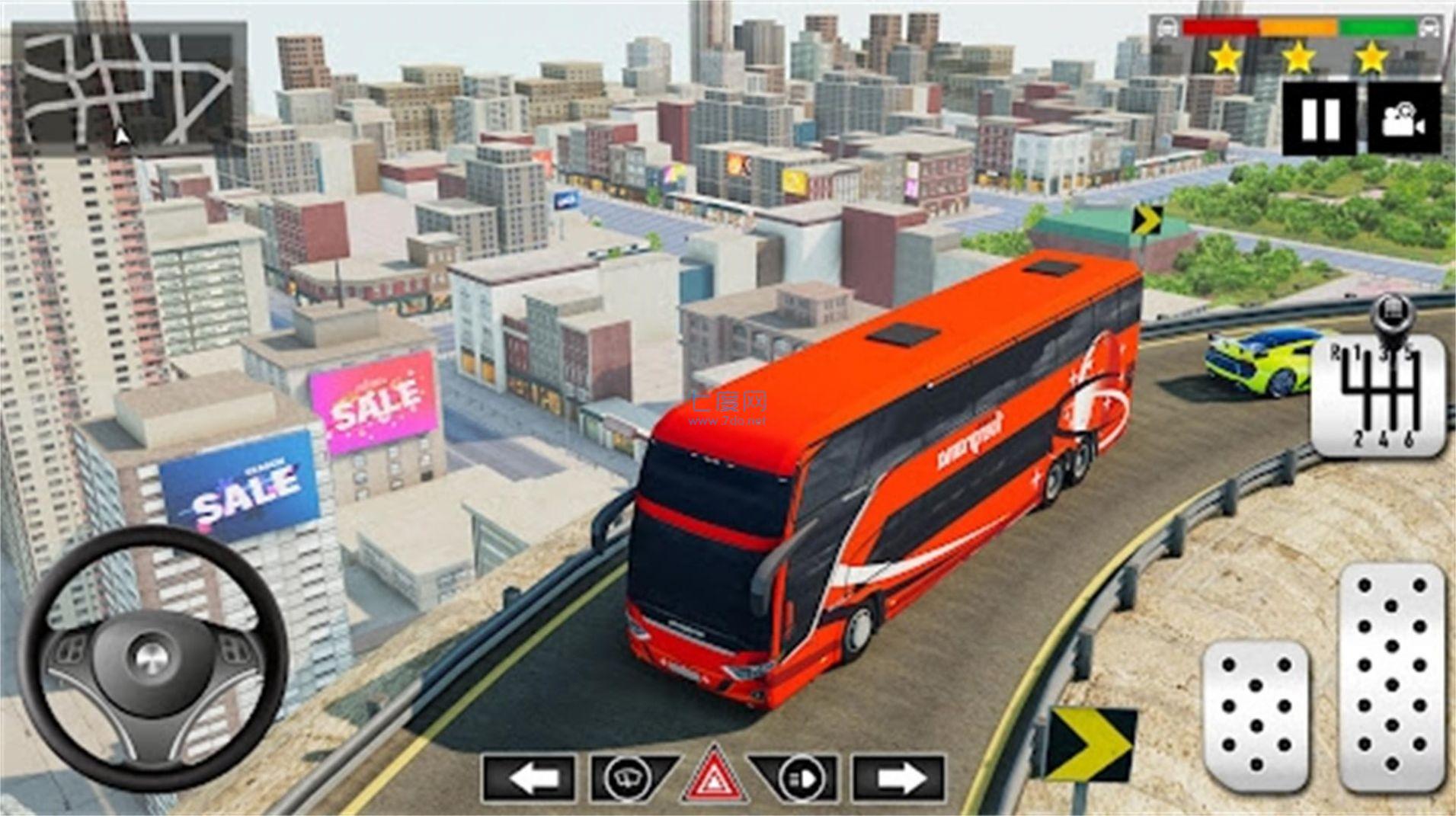The height and width of the screenshot is (816, 1456).
Task: Activate the left turn indicator
Action: tap(528, 779)
